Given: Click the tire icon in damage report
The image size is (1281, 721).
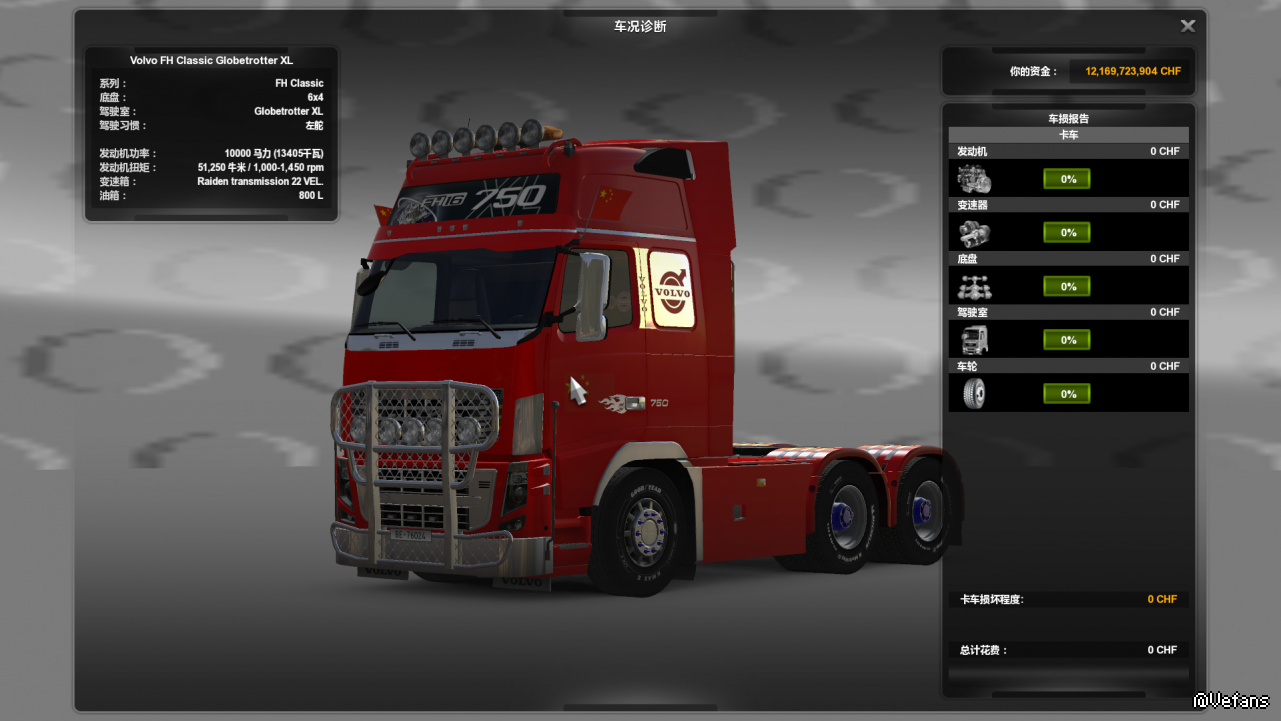Looking at the screenshot, I should [974, 394].
